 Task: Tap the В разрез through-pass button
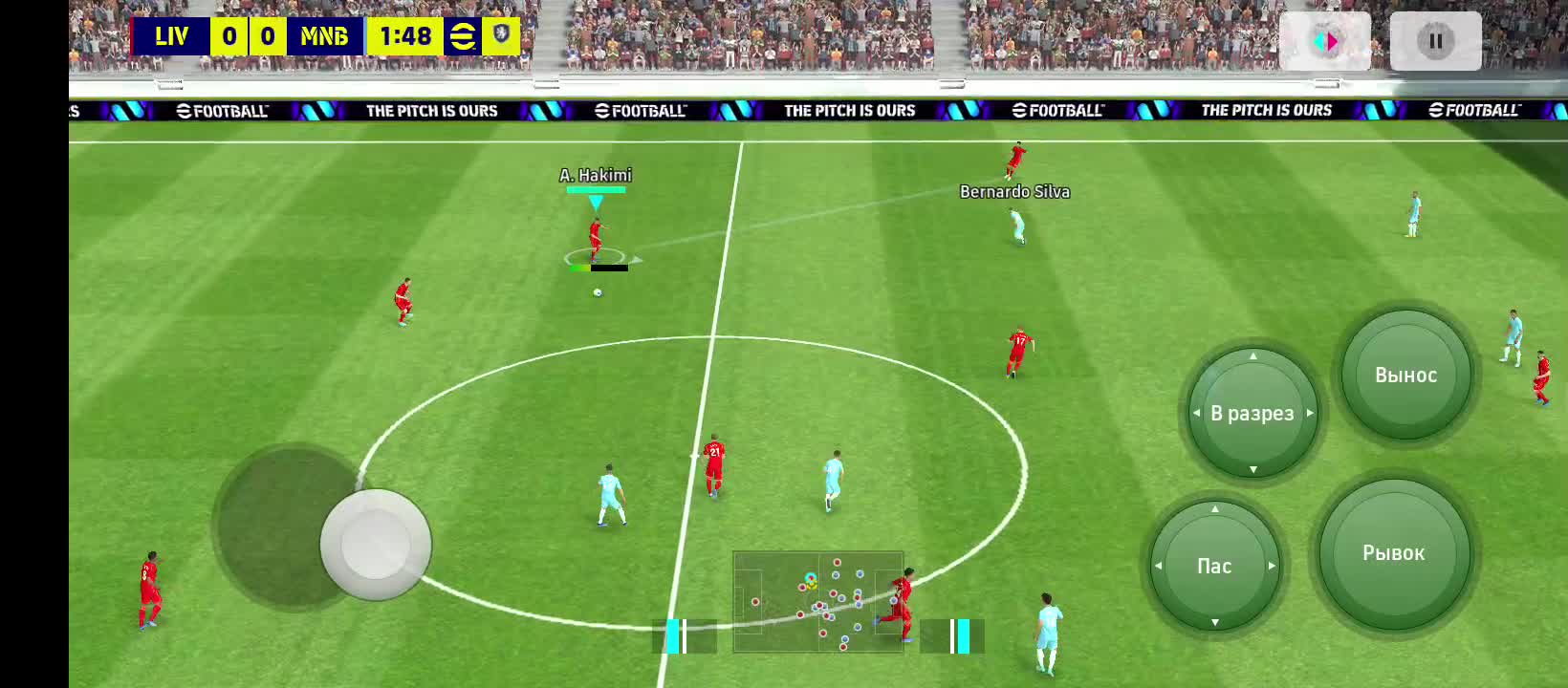pos(1253,413)
